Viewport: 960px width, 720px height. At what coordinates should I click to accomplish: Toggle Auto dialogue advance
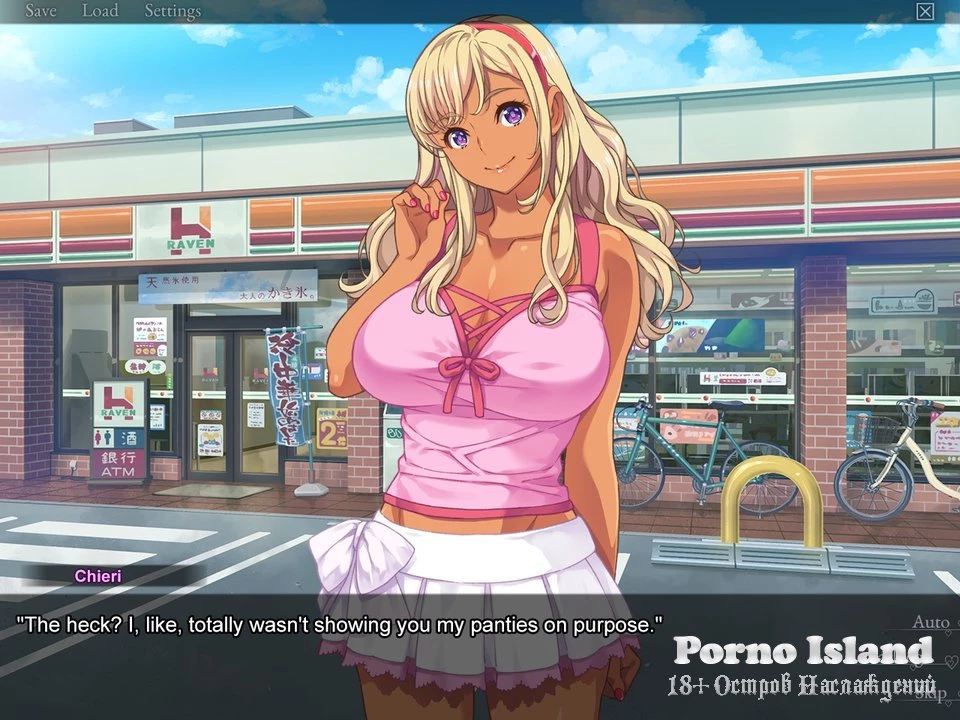(930, 622)
